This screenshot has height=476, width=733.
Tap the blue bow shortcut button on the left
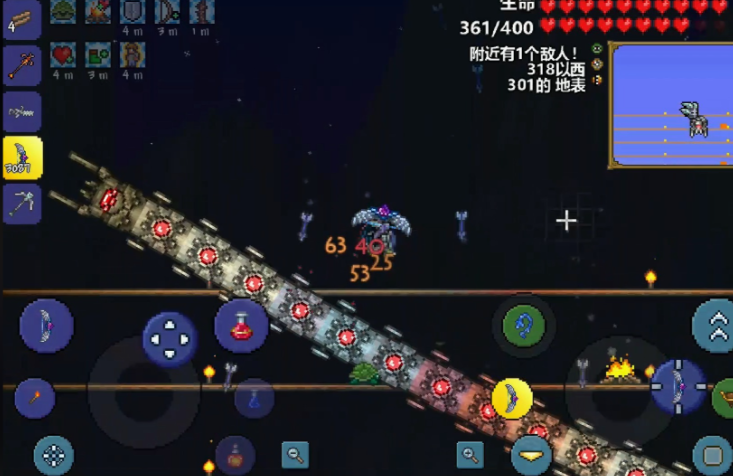tap(46, 326)
